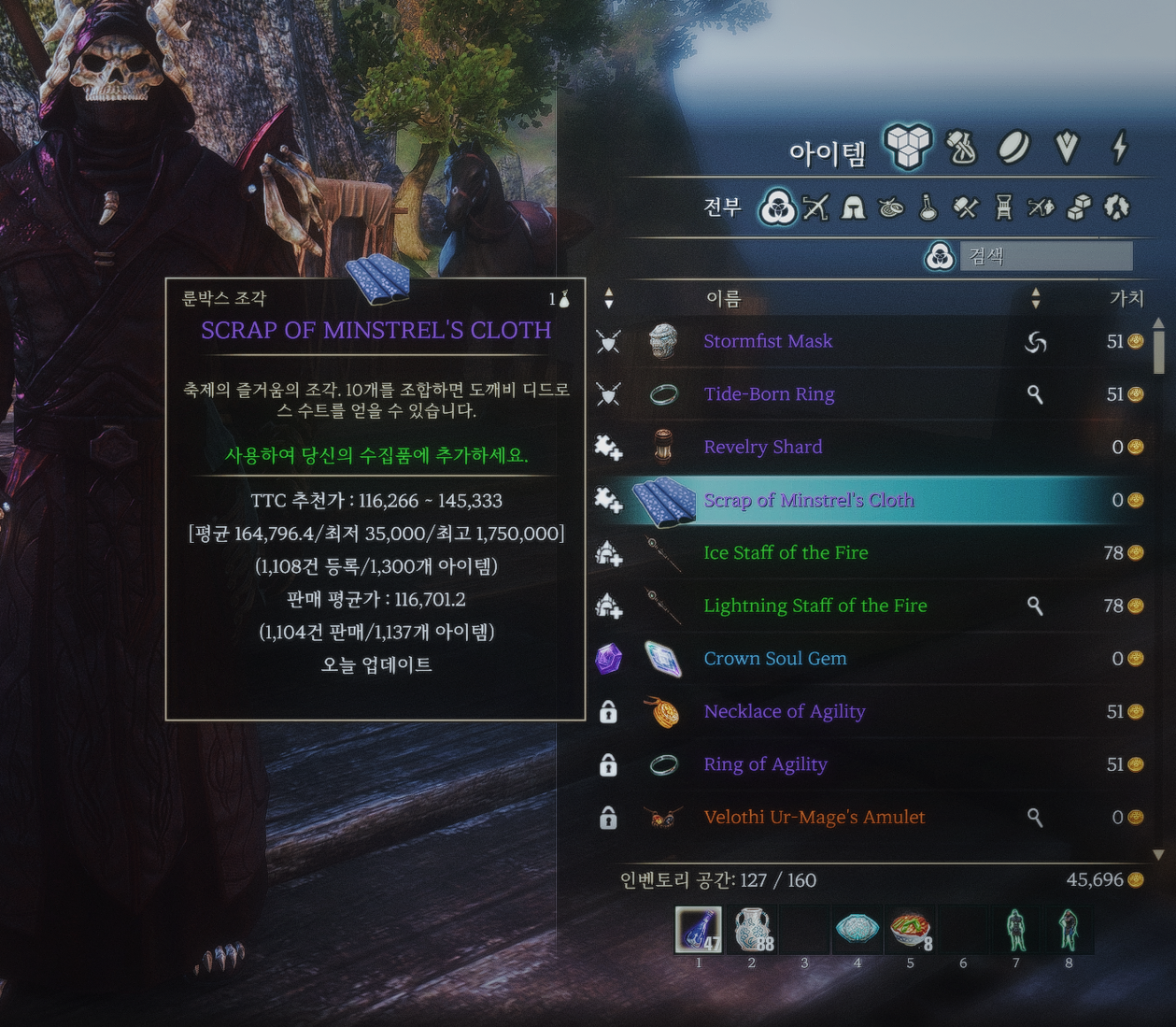Filter inventory by weapons
The height and width of the screenshot is (1027, 1176).
815,207
